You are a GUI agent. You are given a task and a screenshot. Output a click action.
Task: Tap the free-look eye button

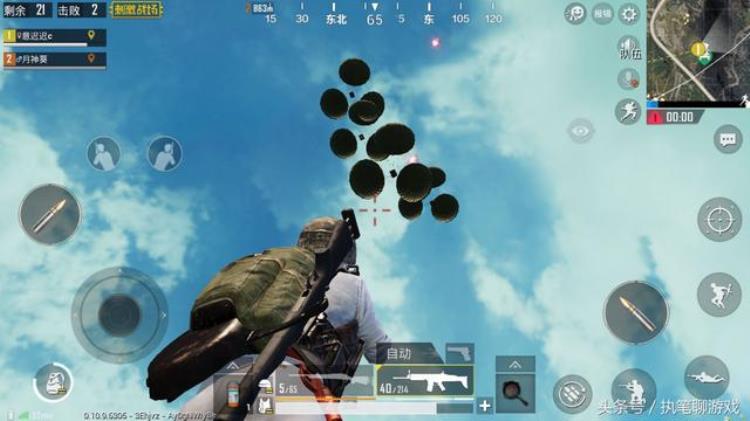[581, 131]
